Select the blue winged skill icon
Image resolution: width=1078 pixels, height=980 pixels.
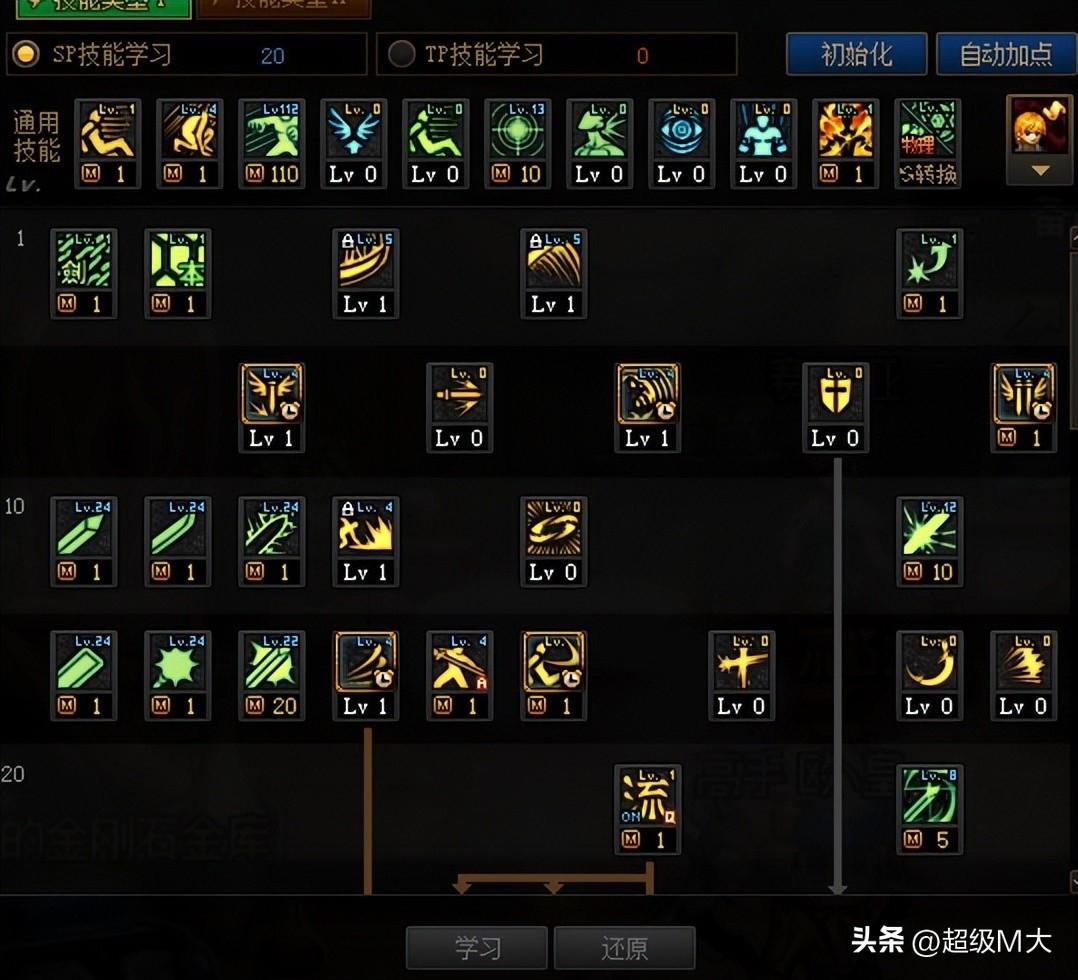pos(354,131)
